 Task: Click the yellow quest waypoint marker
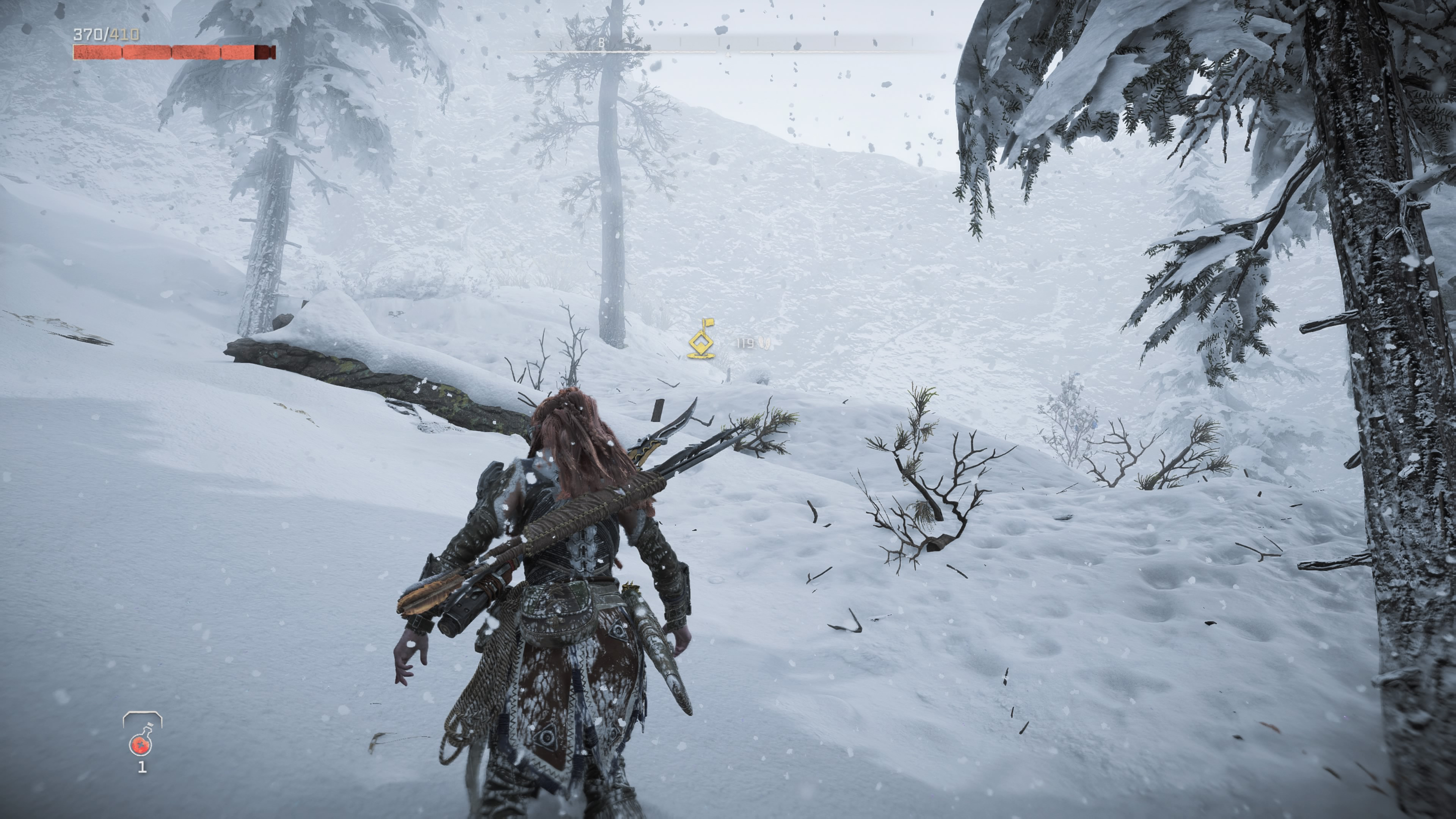click(701, 340)
